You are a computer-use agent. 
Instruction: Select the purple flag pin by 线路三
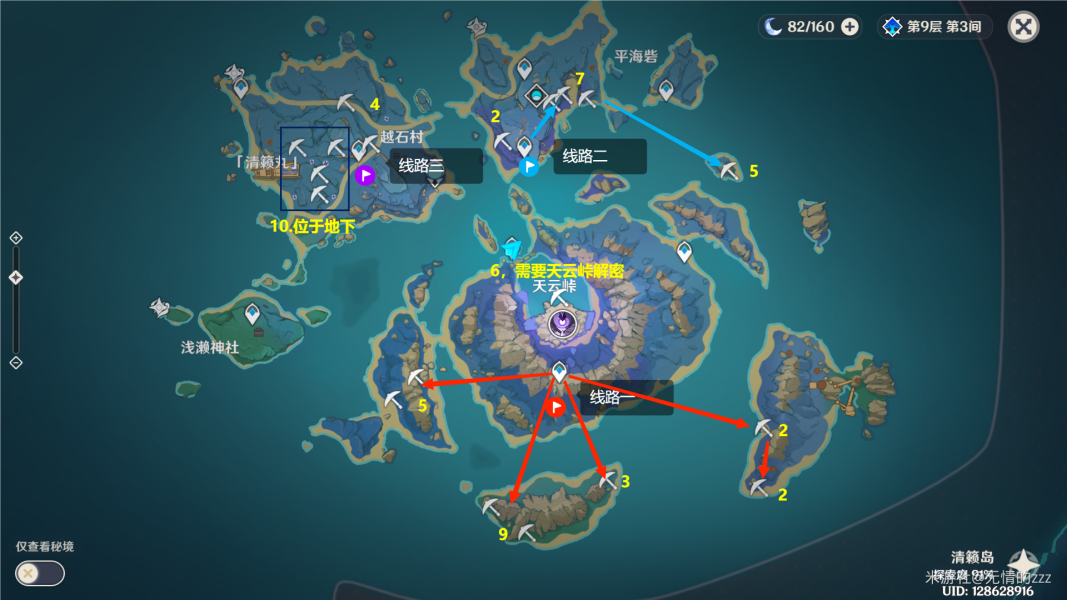coord(365,176)
